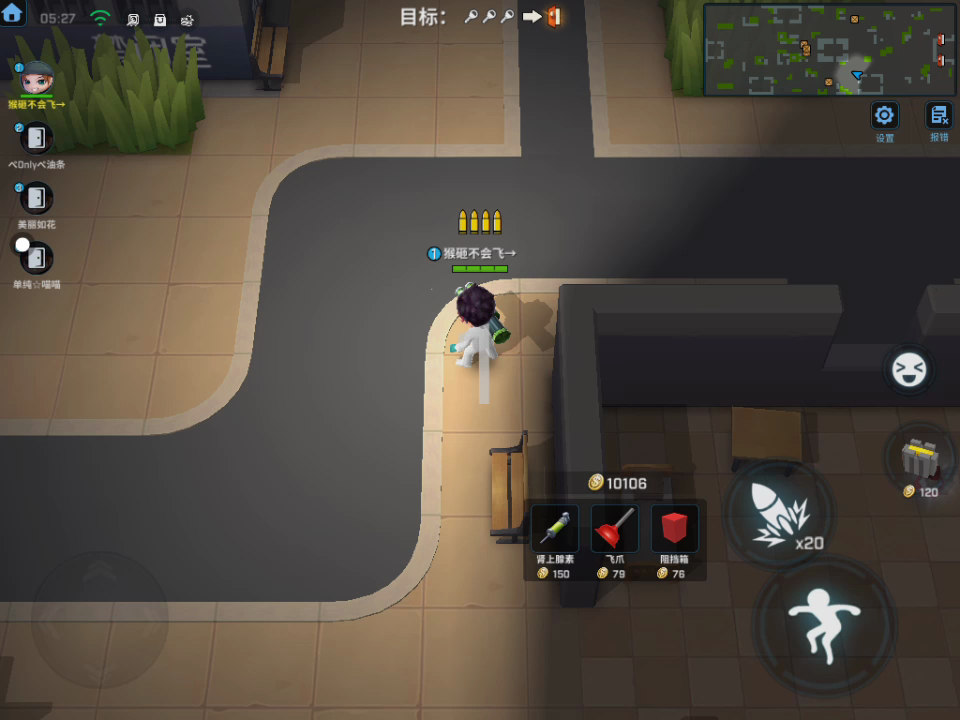Image resolution: width=960 pixels, height=720 pixels.
Task: Tap the blue home button
Action: (12, 13)
